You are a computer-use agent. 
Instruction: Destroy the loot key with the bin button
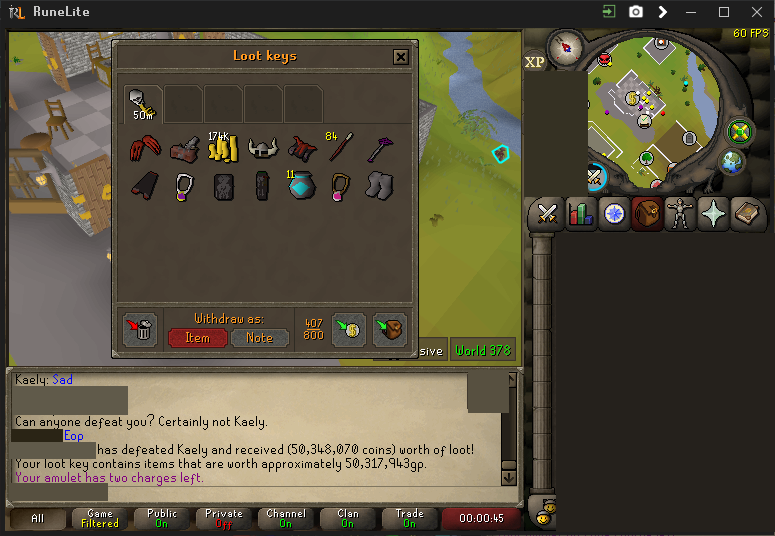point(141,329)
